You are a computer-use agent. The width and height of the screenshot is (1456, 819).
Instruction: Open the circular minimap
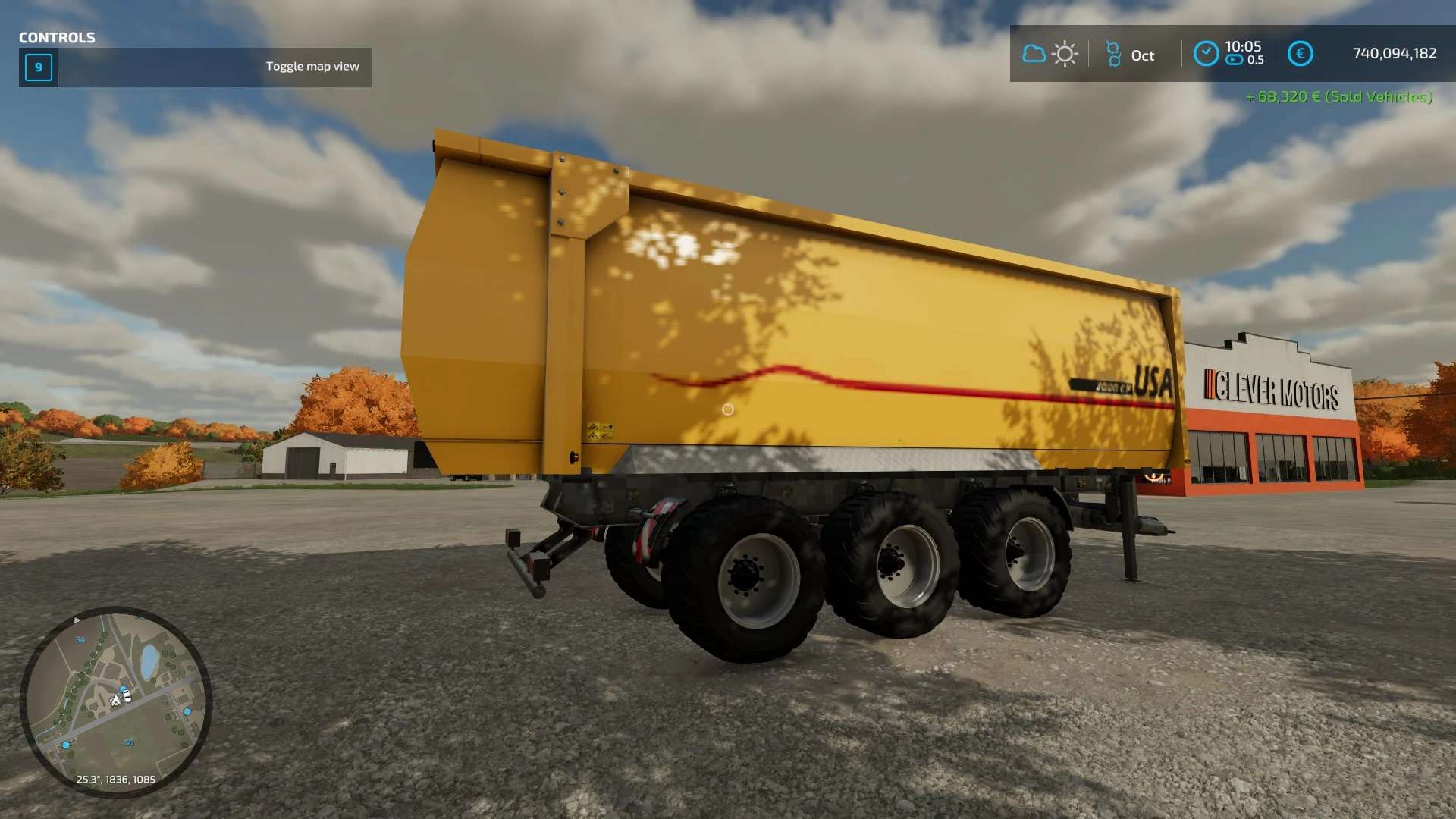(x=115, y=701)
